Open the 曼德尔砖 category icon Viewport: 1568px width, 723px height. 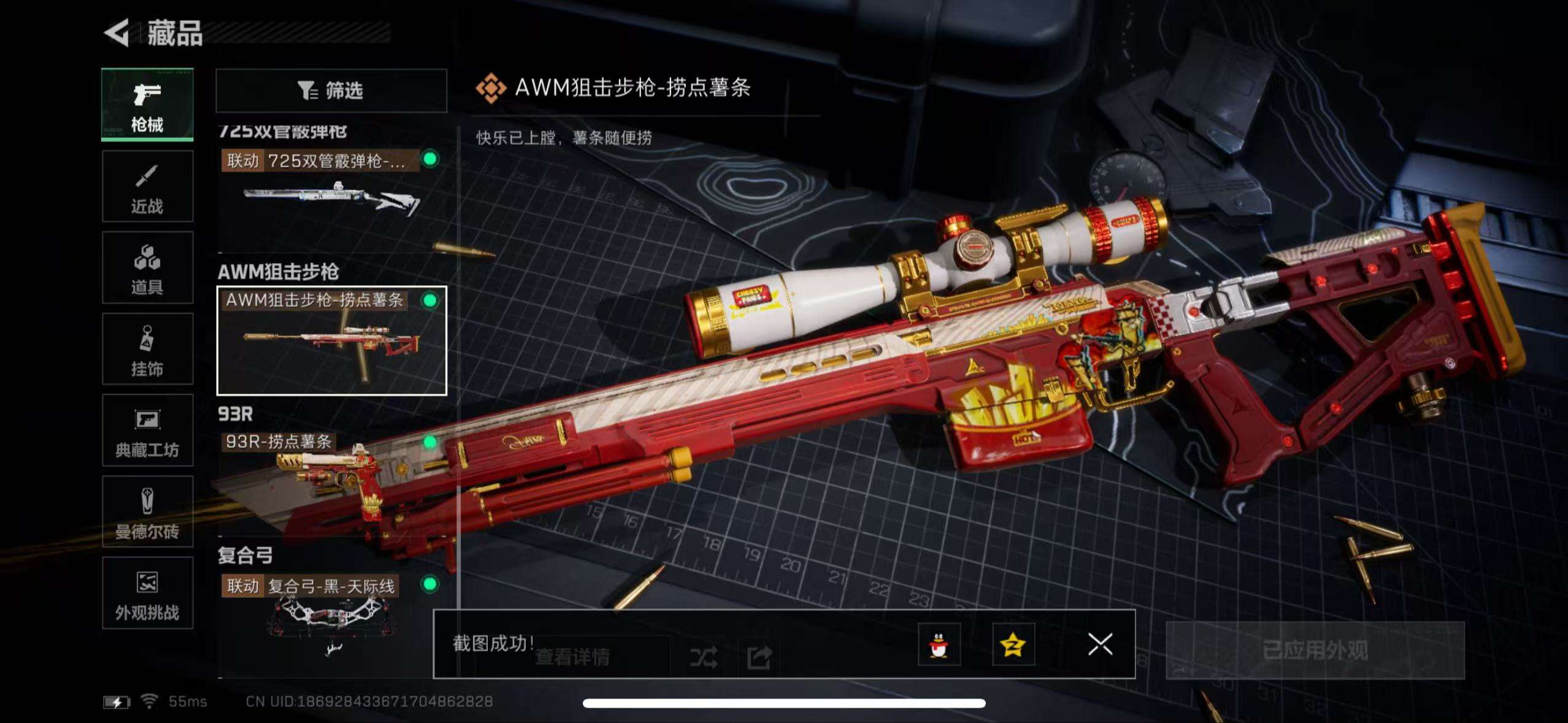point(147,513)
